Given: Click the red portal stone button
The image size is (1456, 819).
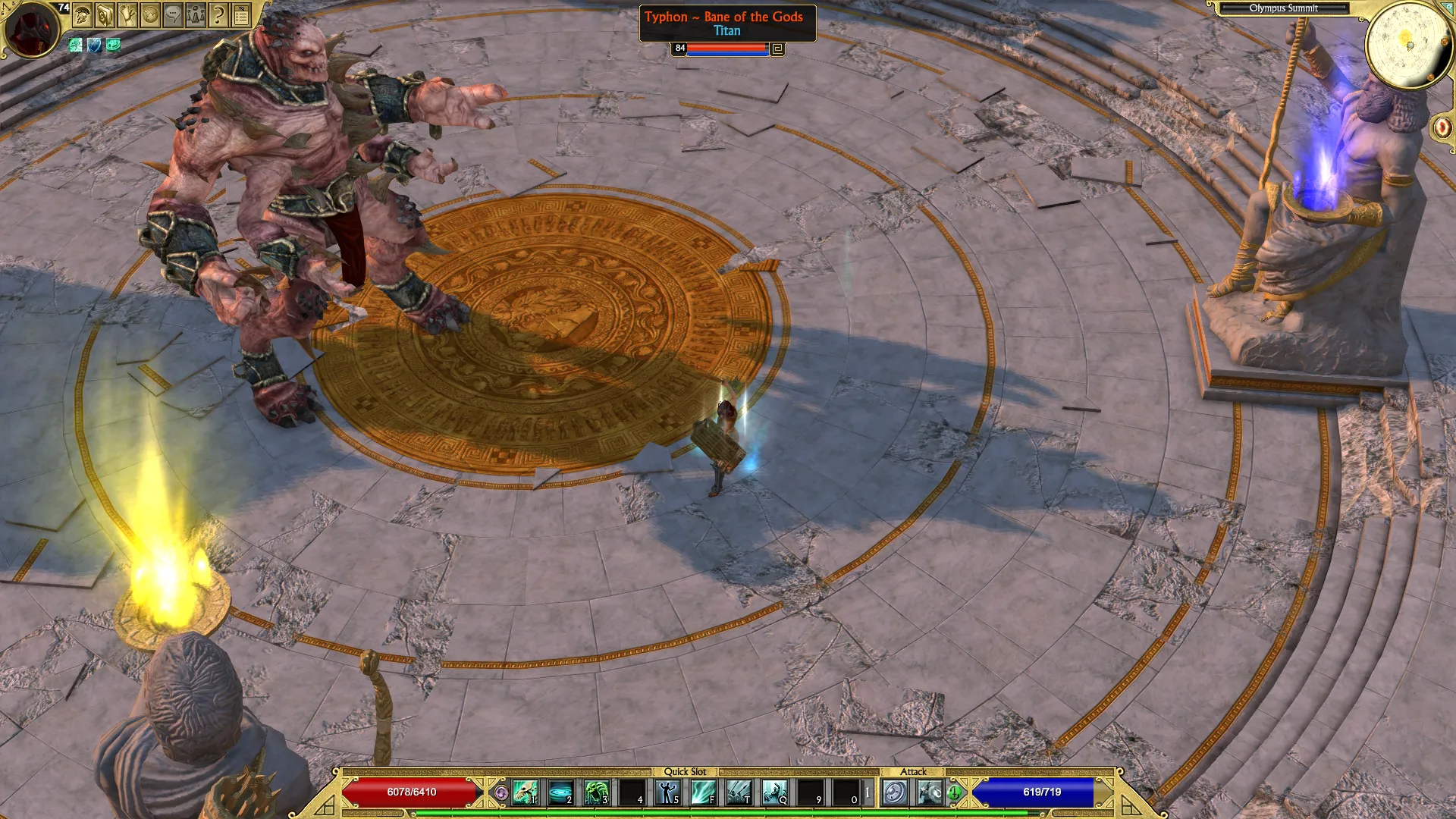Looking at the screenshot, I should (x=1442, y=127).
